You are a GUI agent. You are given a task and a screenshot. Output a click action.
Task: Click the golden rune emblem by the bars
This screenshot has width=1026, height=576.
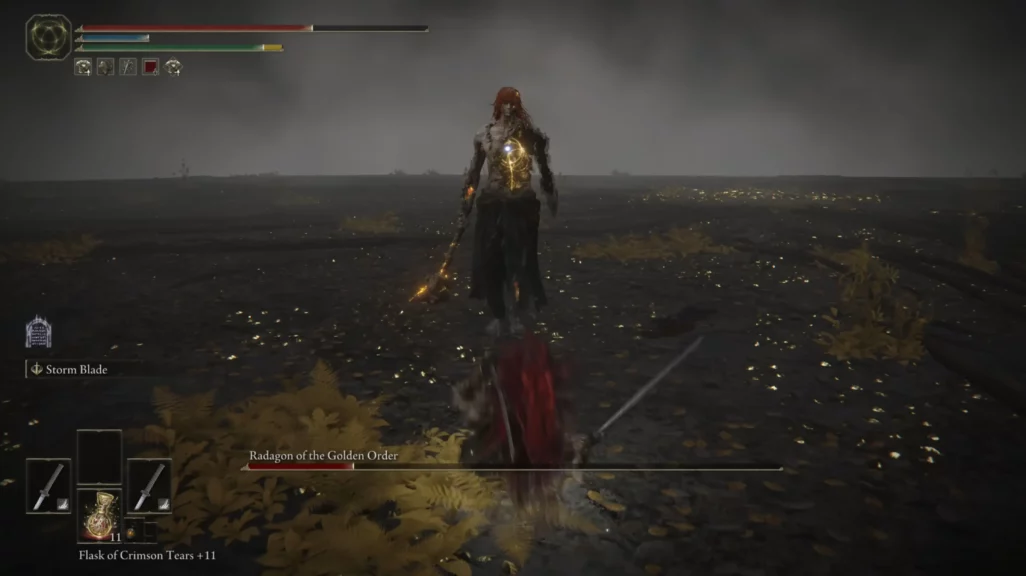48,37
